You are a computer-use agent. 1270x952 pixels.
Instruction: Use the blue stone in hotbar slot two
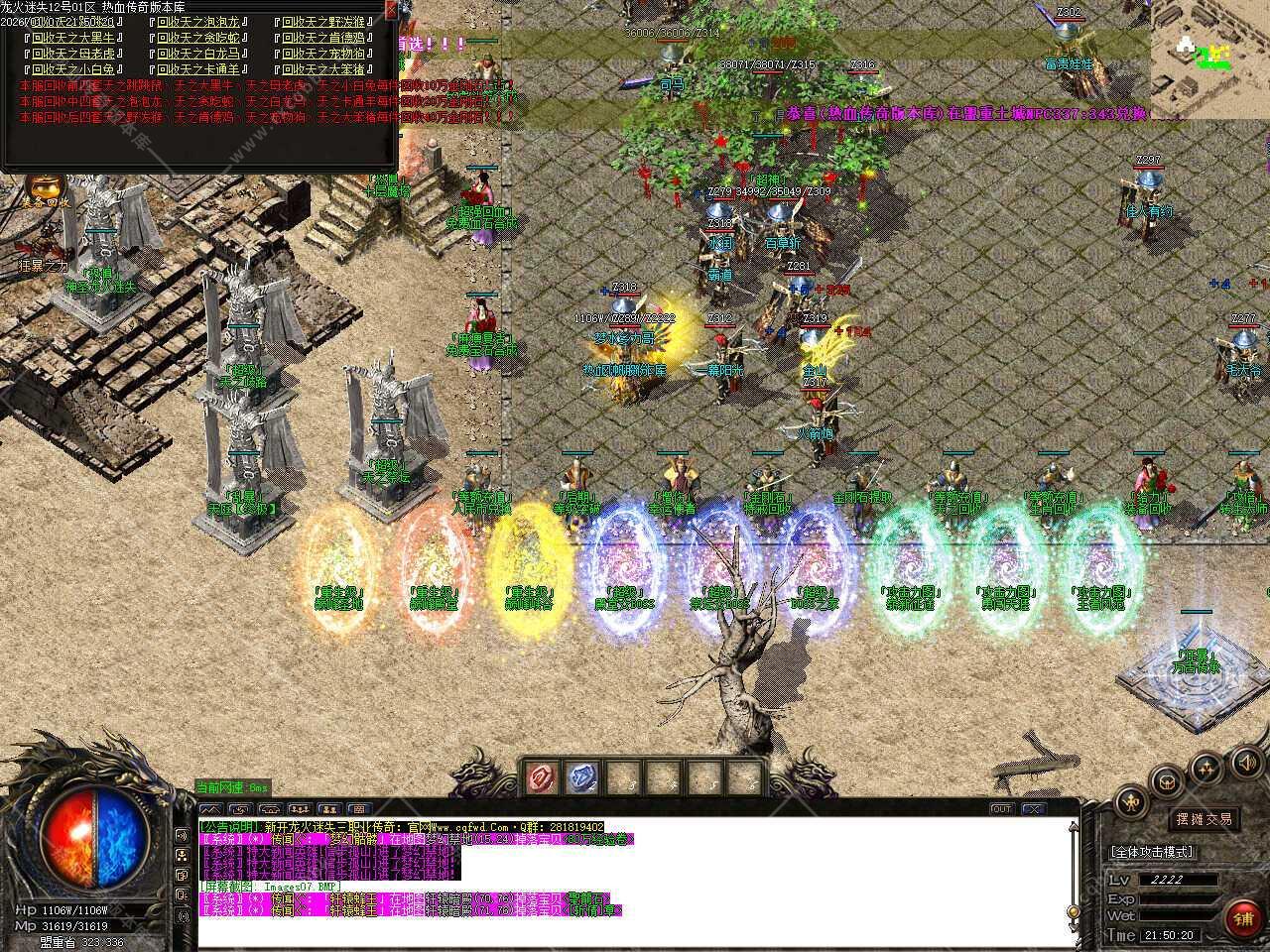pyautogui.click(x=584, y=777)
